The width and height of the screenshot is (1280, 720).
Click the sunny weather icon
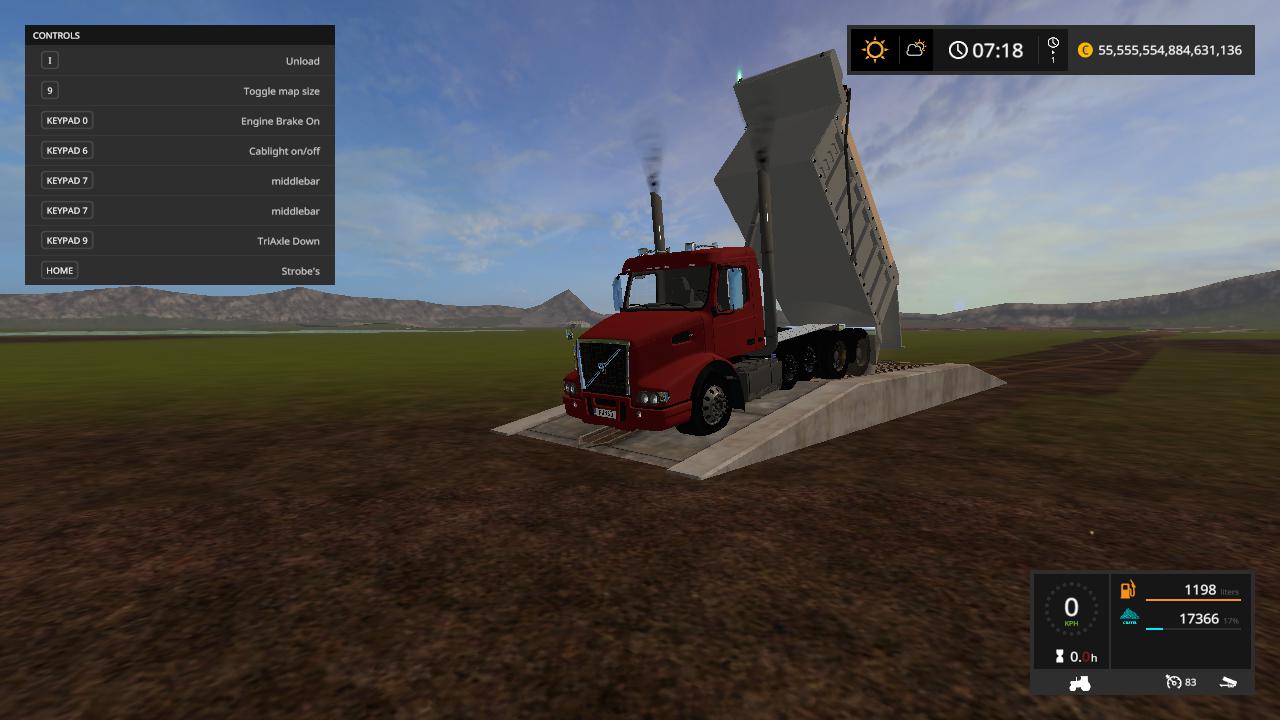tap(875, 50)
